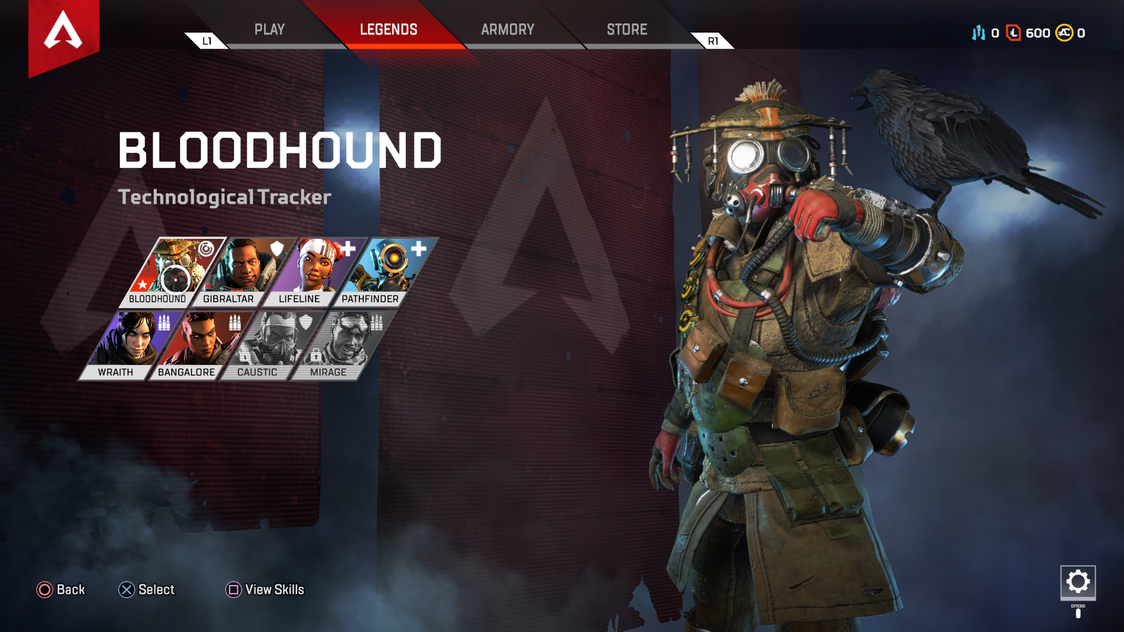Switch to the Play tab
Screen dimensions: 1124x632
(x=269, y=30)
